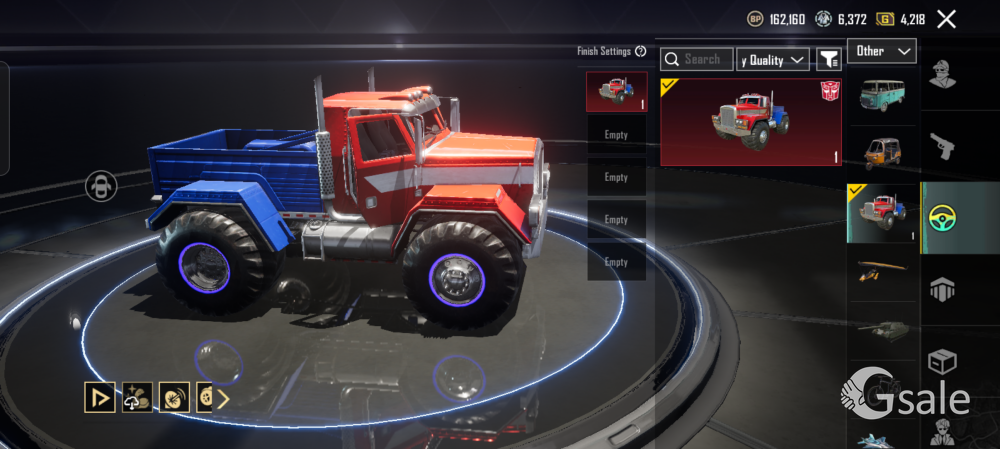Select the red monster truck in vehicle list
Viewport: 1000px width, 449px height.
[x=881, y=213]
